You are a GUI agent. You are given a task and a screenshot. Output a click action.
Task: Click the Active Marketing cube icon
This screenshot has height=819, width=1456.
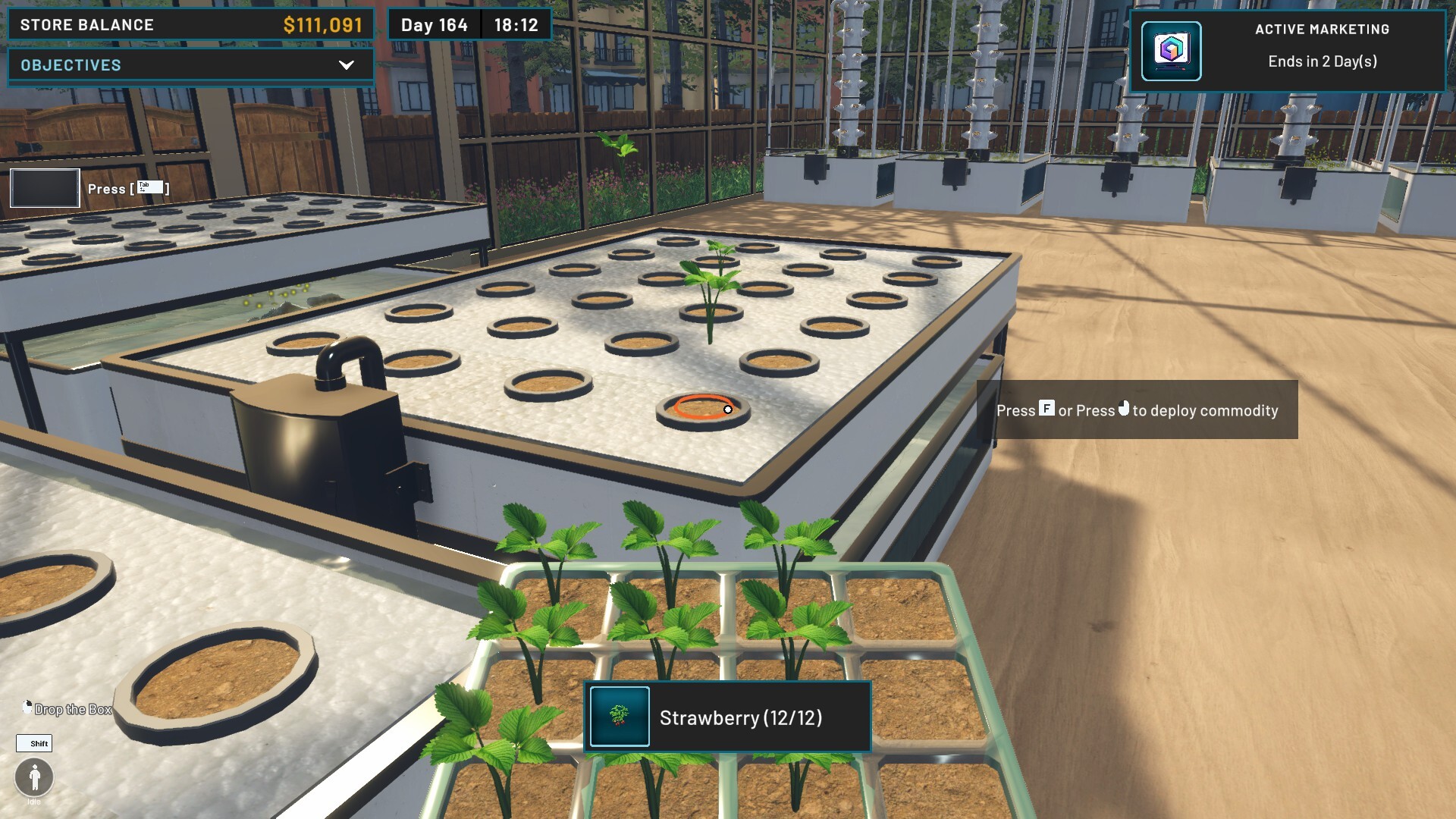(1172, 51)
